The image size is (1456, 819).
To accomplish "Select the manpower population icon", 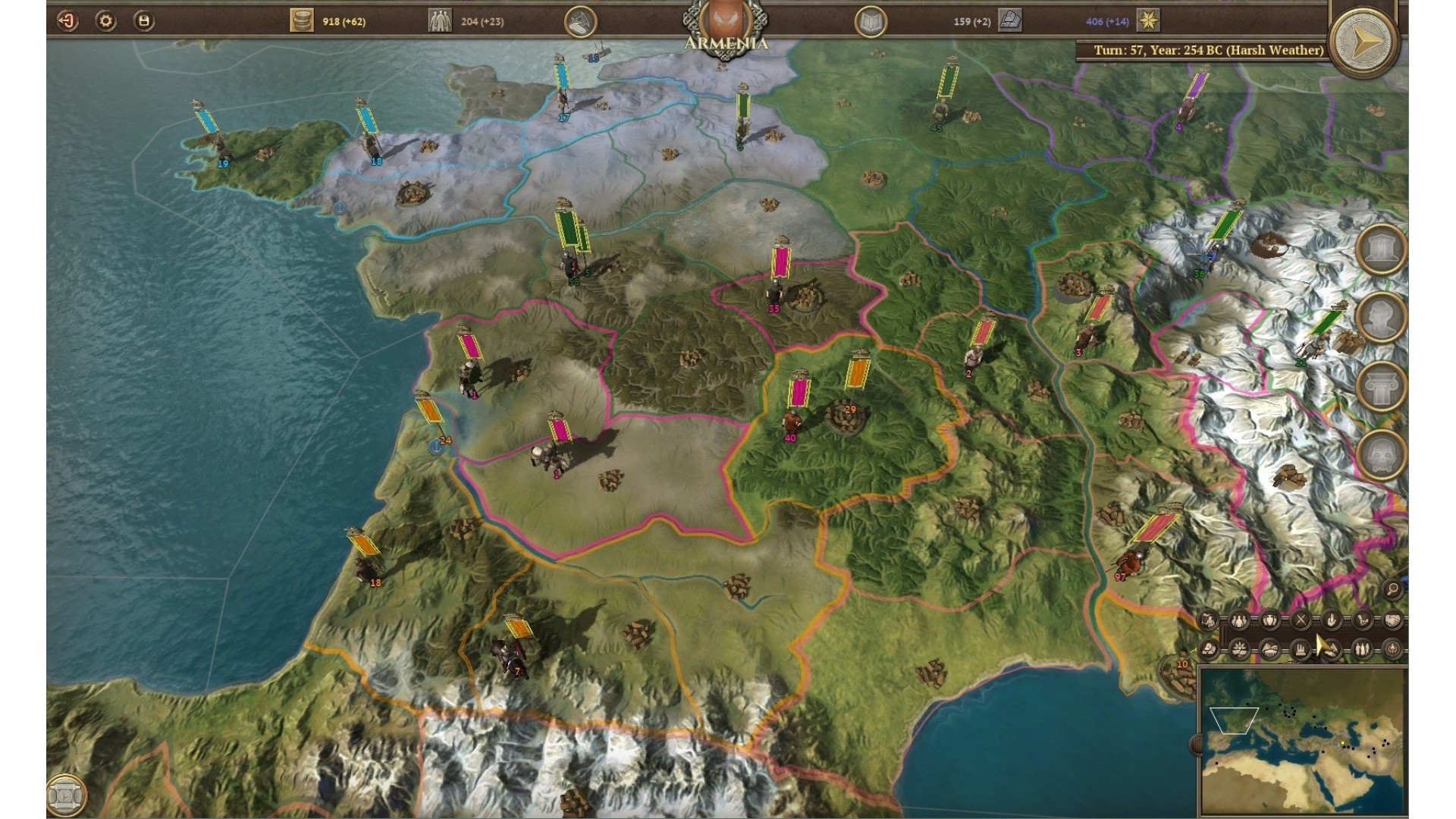I will click(x=439, y=21).
